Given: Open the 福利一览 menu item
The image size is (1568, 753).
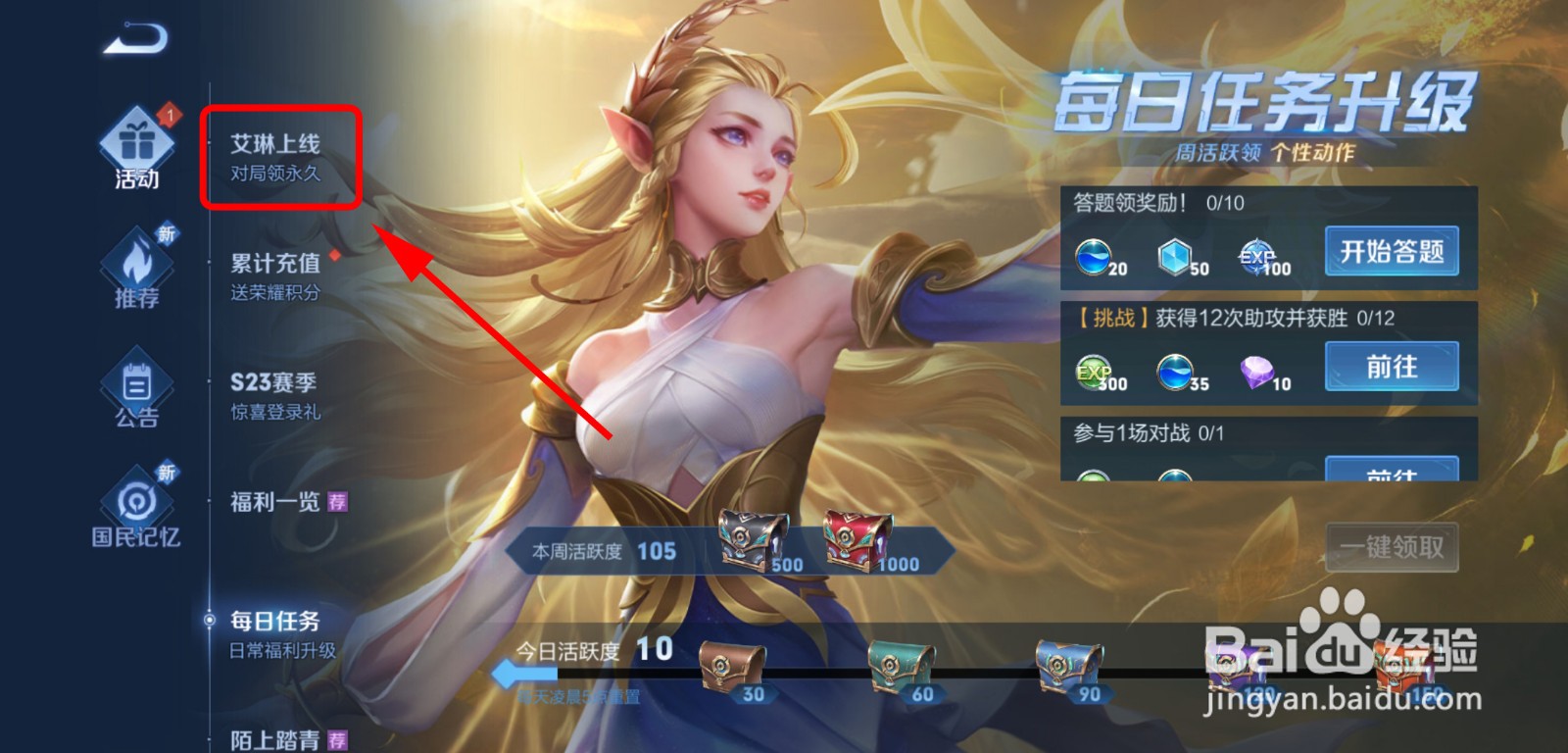Looking at the screenshot, I should (x=274, y=500).
